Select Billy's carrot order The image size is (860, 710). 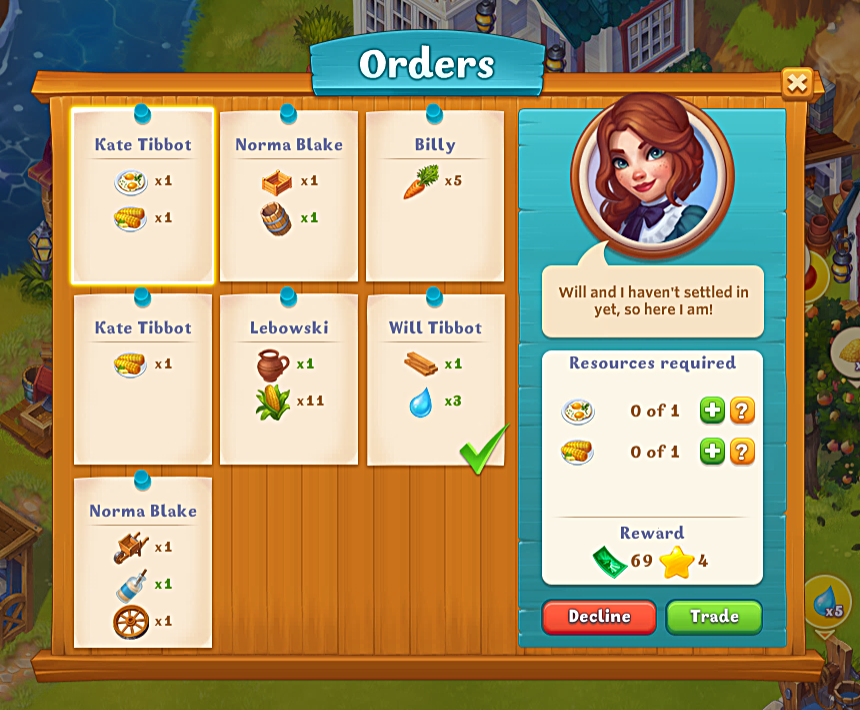435,196
